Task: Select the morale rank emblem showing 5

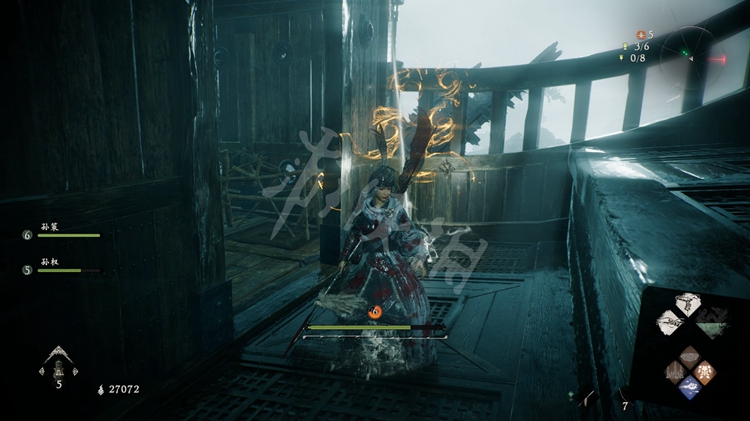Action: pos(58,364)
